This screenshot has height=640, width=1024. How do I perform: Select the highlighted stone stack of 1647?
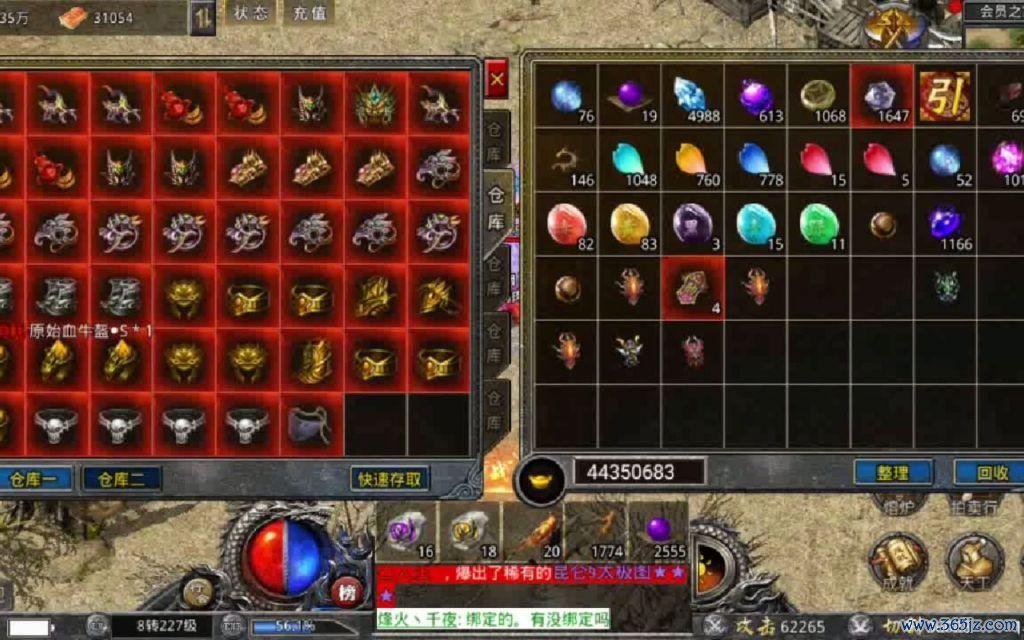881,97
